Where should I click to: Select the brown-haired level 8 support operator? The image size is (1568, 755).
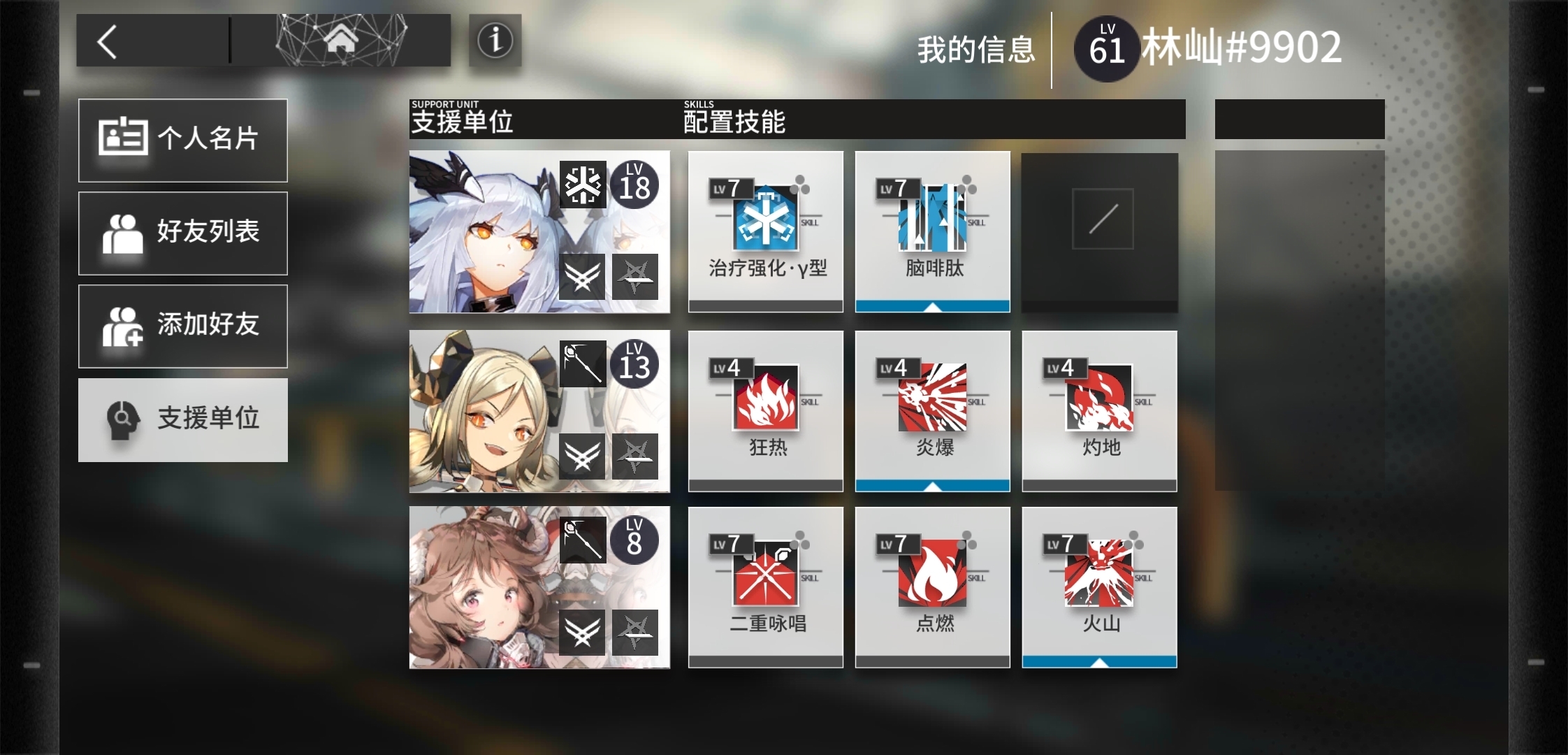pyautogui.click(x=539, y=588)
